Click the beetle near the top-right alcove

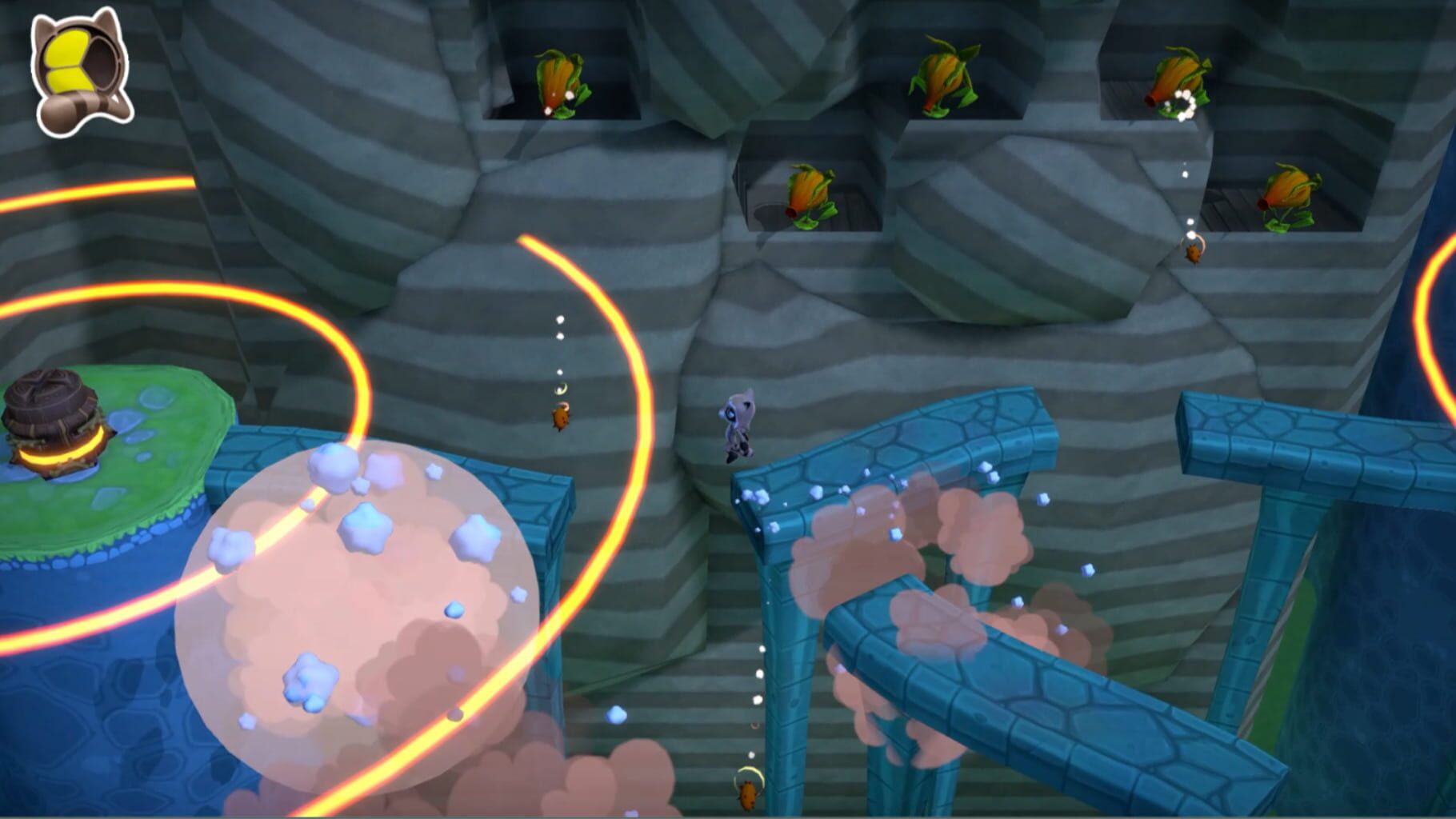[x=1192, y=254]
